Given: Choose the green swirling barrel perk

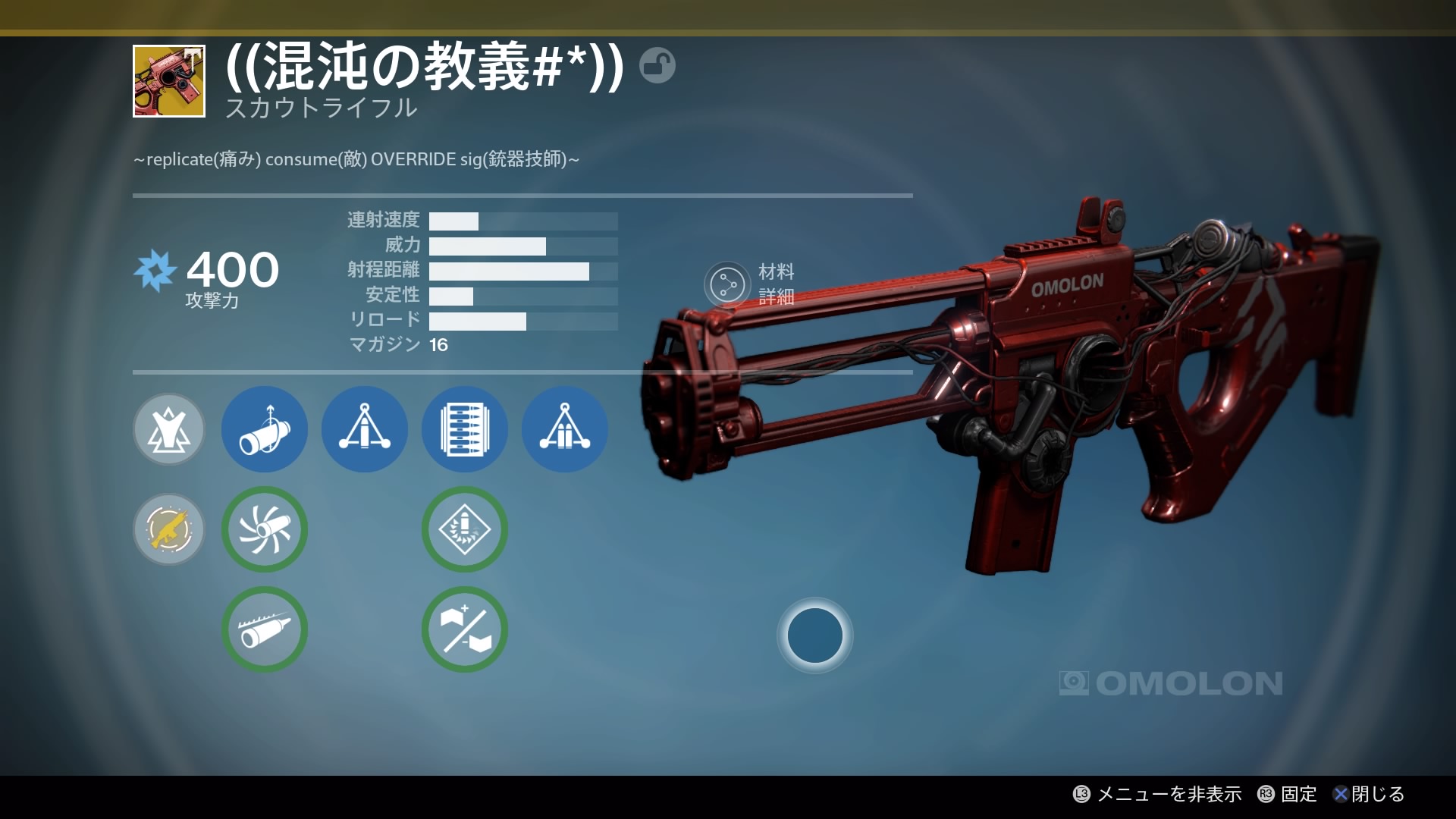Looking at the screenshot, I should 265,529.
